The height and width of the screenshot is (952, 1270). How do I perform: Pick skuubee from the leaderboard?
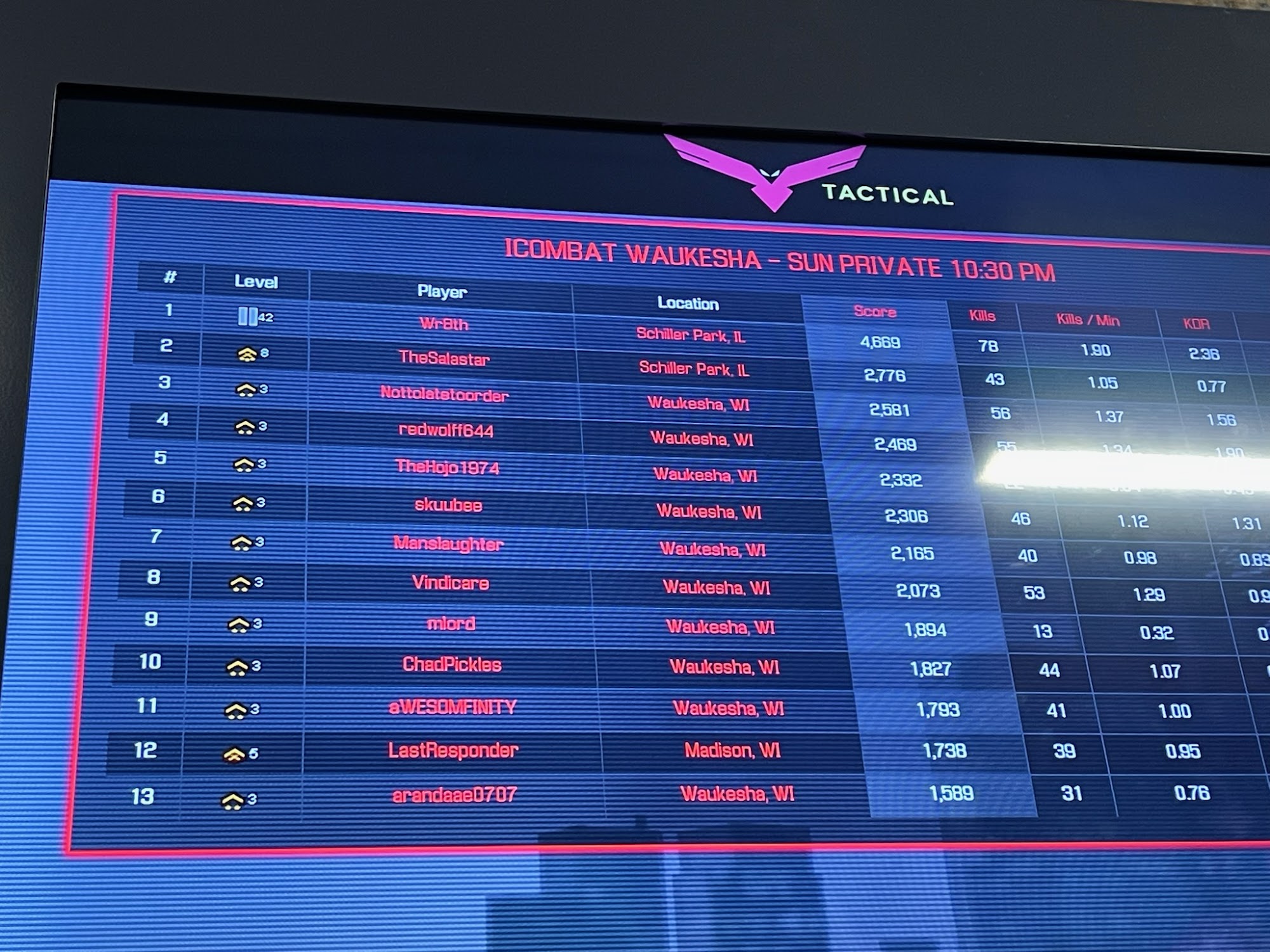448,505
